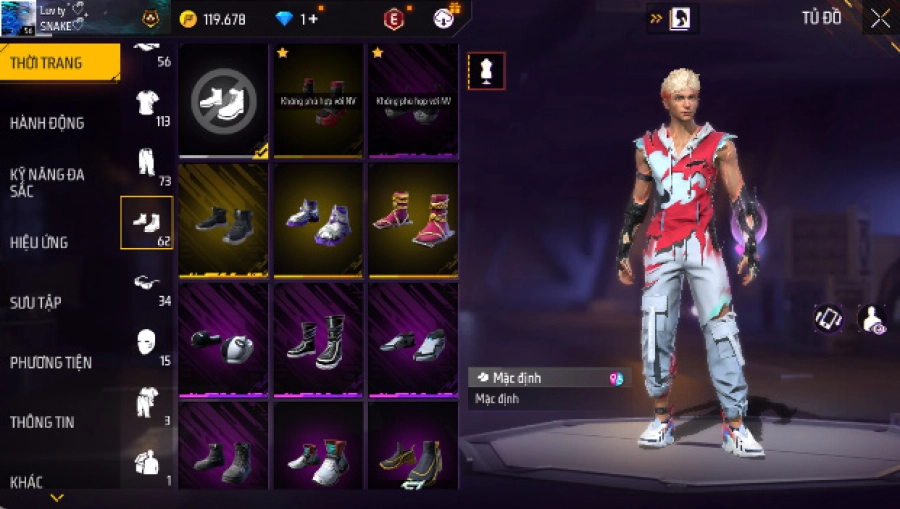
Task: Go to the Sưu Tập tab
Action: point(36,302)
